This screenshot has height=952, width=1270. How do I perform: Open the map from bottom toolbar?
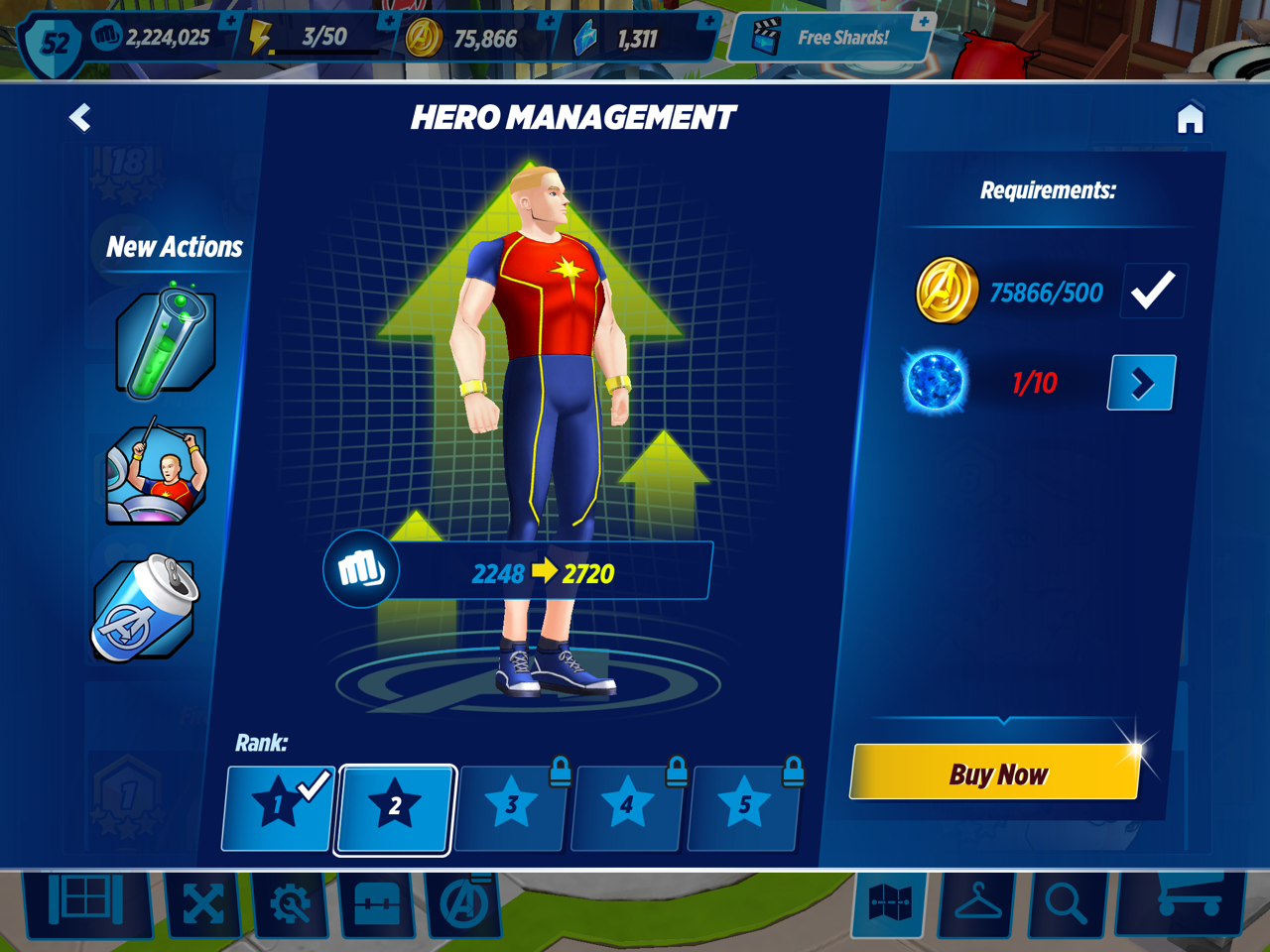tap(890, 904)
